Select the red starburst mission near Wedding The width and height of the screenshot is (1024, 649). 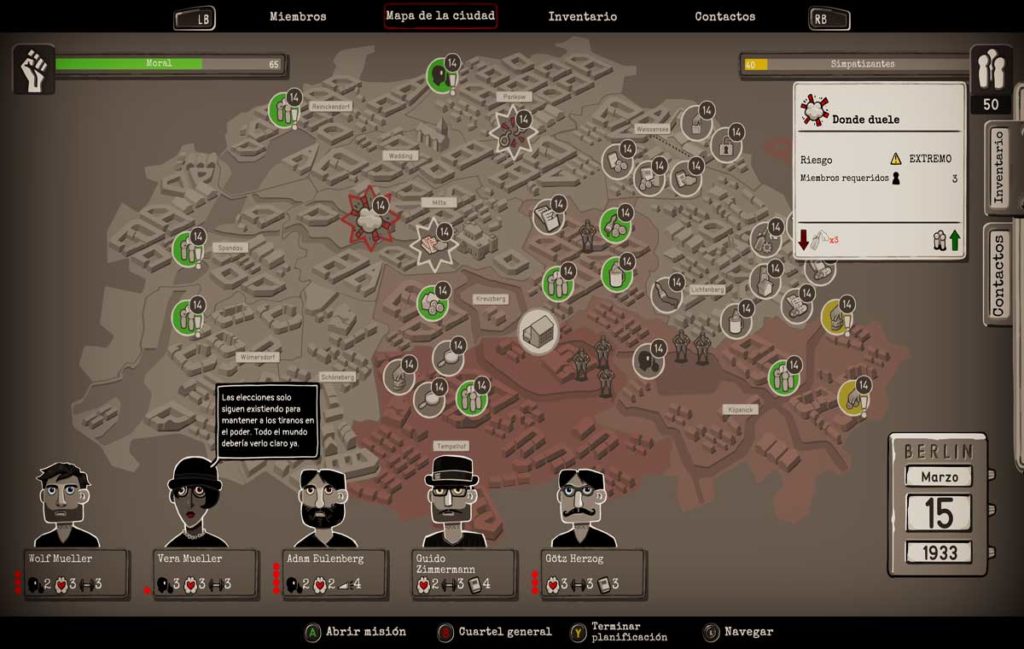click(369, 218)
